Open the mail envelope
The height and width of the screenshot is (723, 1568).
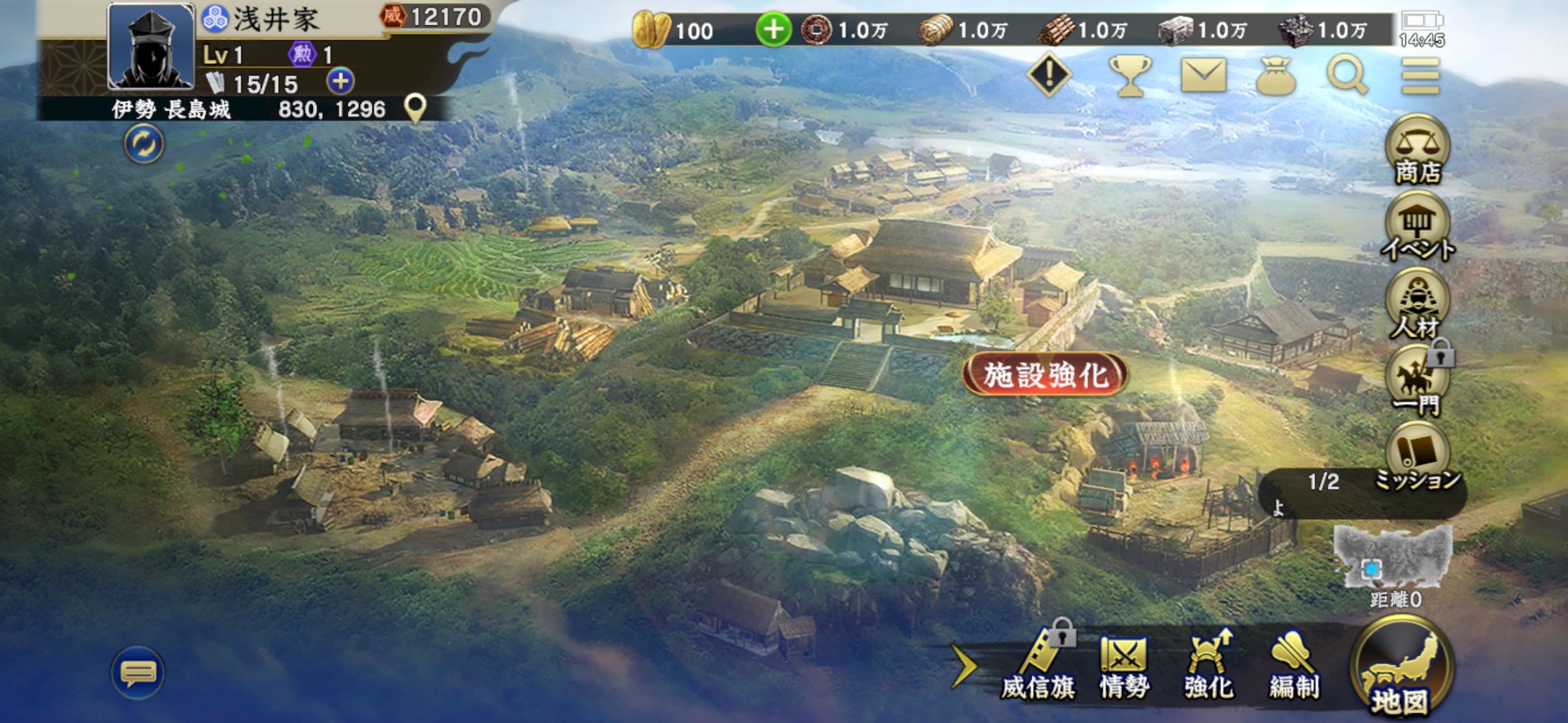tap(1203, 76)
